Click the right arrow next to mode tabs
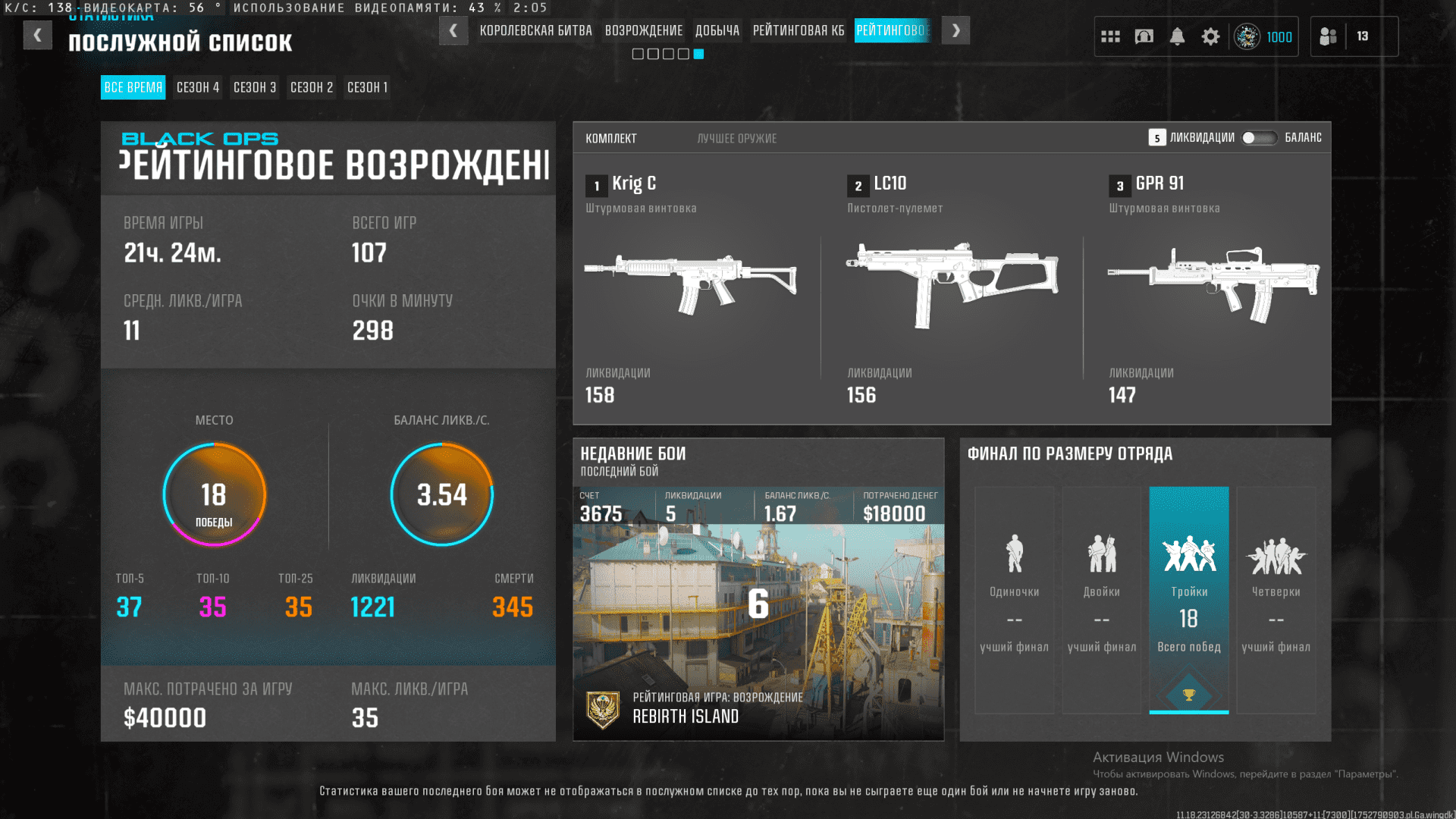This screenshot has width=1456, height=819. coord(955,31)
